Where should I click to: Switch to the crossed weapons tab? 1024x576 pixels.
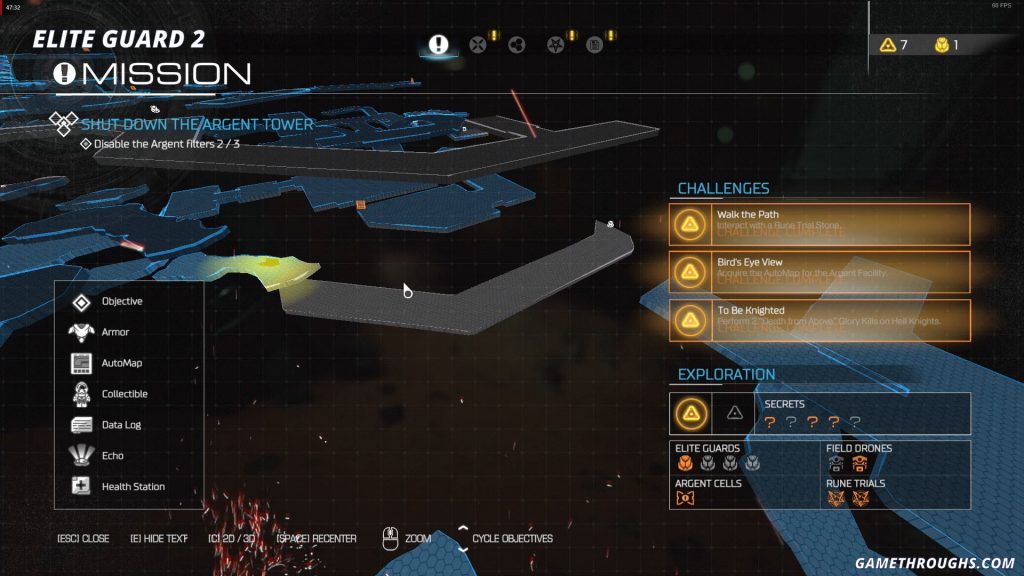tap(478, 44)
